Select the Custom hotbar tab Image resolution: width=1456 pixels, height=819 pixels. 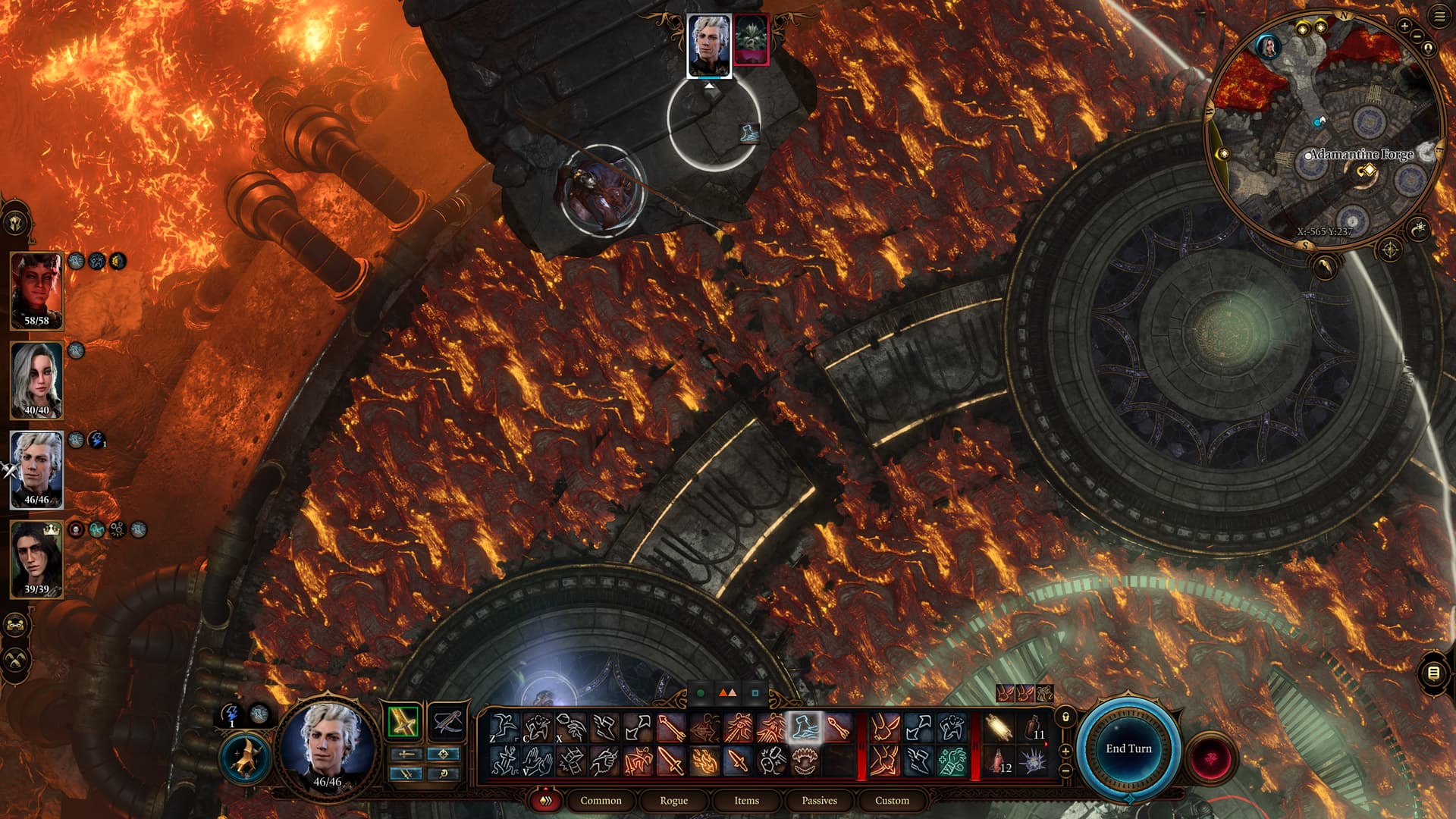892,800
